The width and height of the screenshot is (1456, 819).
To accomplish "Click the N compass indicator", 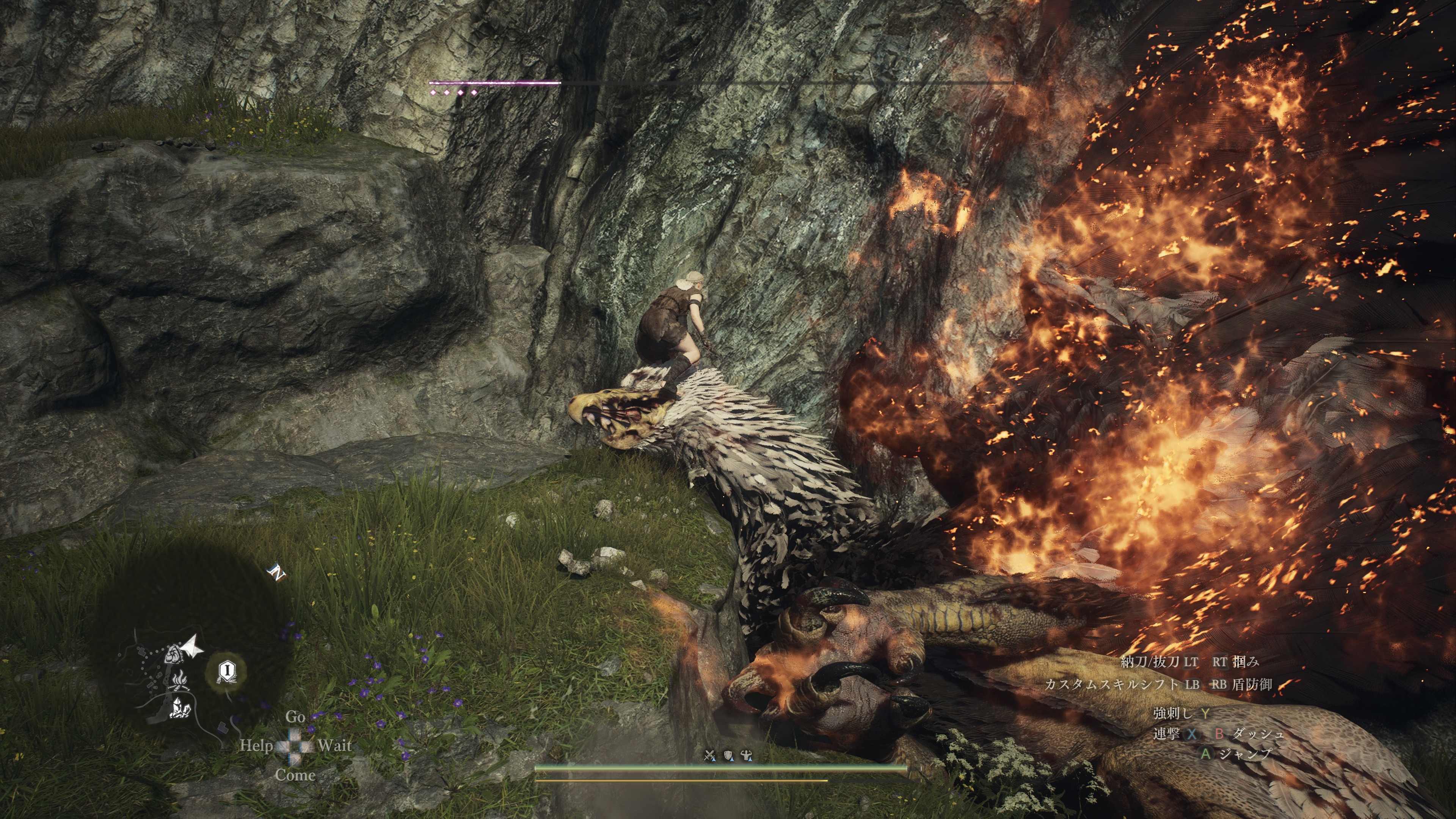I will tap(277, 574).
